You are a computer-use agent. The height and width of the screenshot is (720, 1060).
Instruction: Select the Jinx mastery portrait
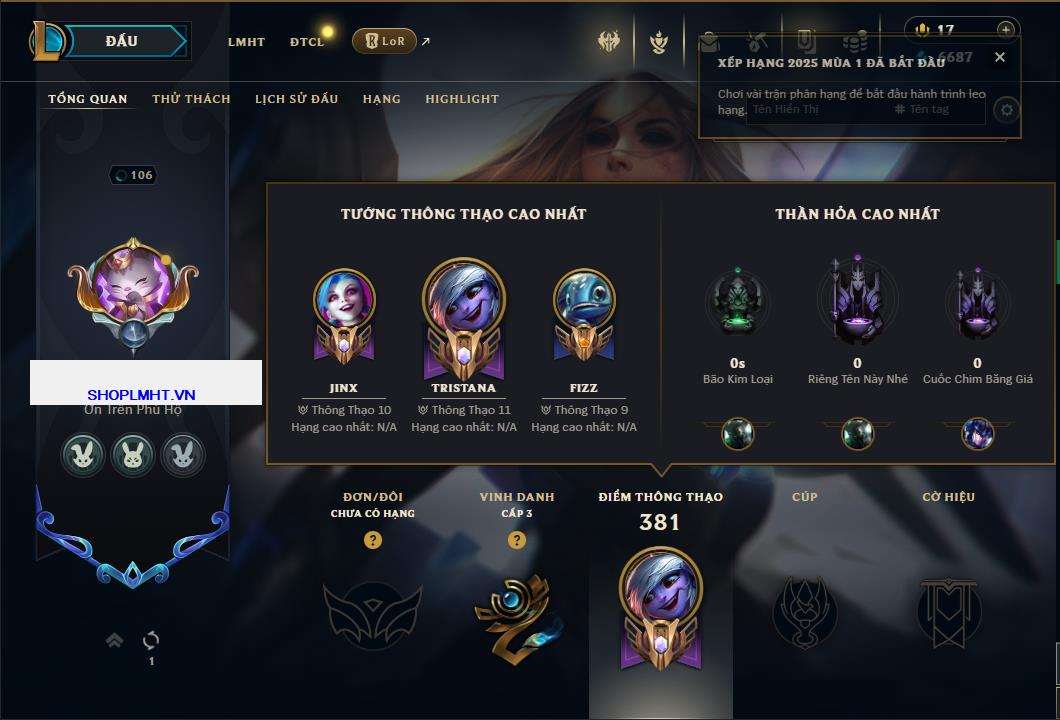pyautogui.click(x=344, y=302)
